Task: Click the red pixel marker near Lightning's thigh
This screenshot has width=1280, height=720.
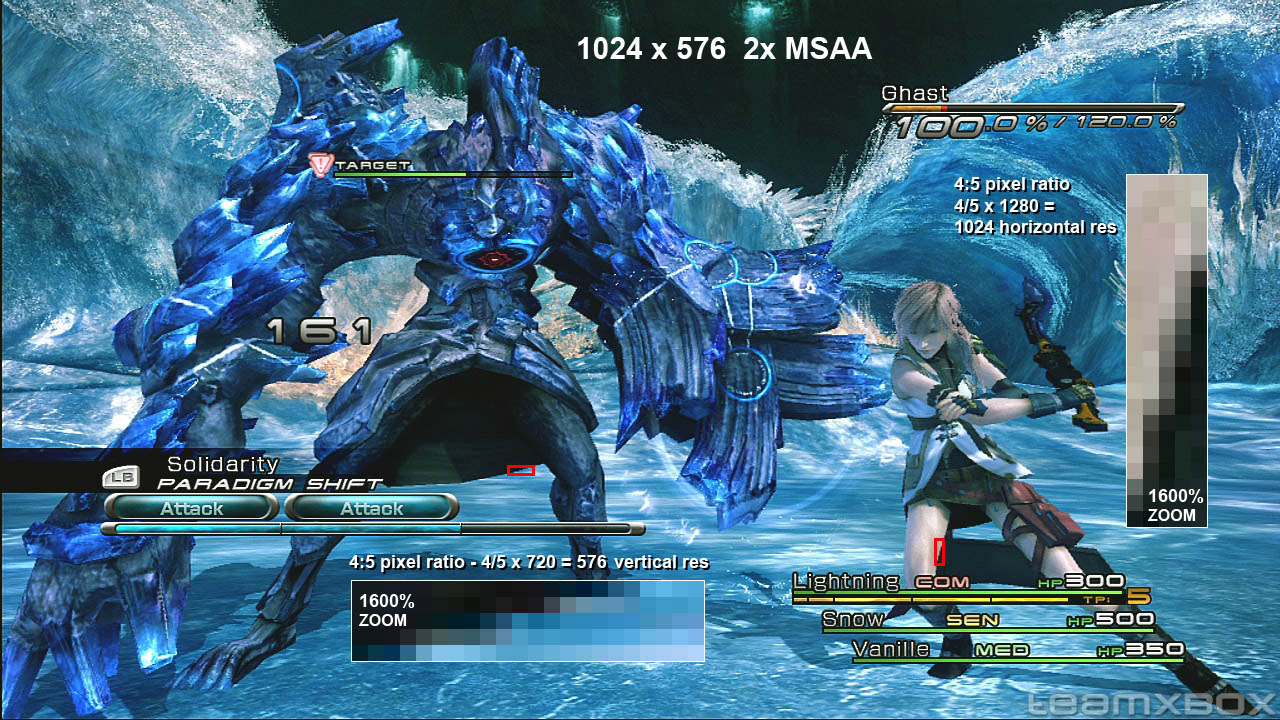Action: (937, 549)
